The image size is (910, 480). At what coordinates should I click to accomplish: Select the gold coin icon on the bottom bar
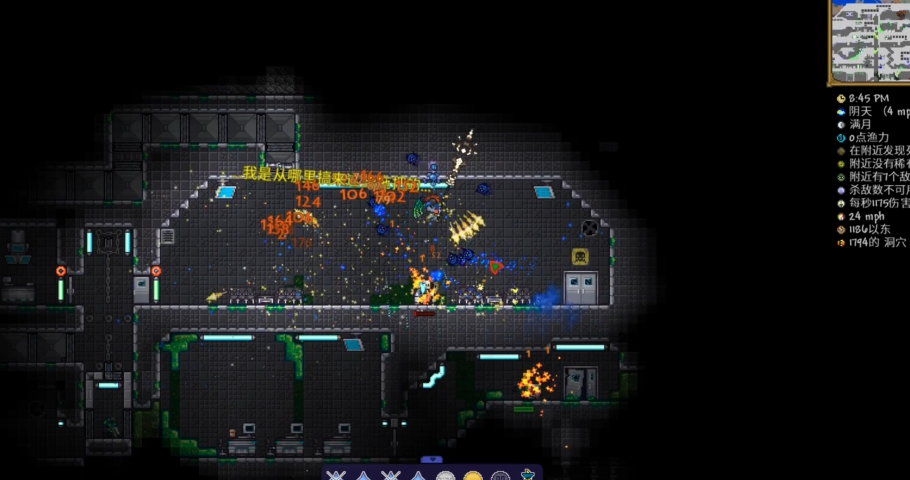click(473, 476)
